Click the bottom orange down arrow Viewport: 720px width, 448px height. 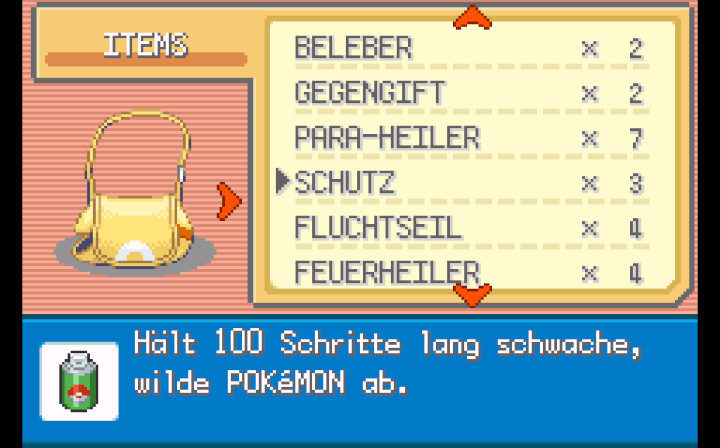click(472, 293)
